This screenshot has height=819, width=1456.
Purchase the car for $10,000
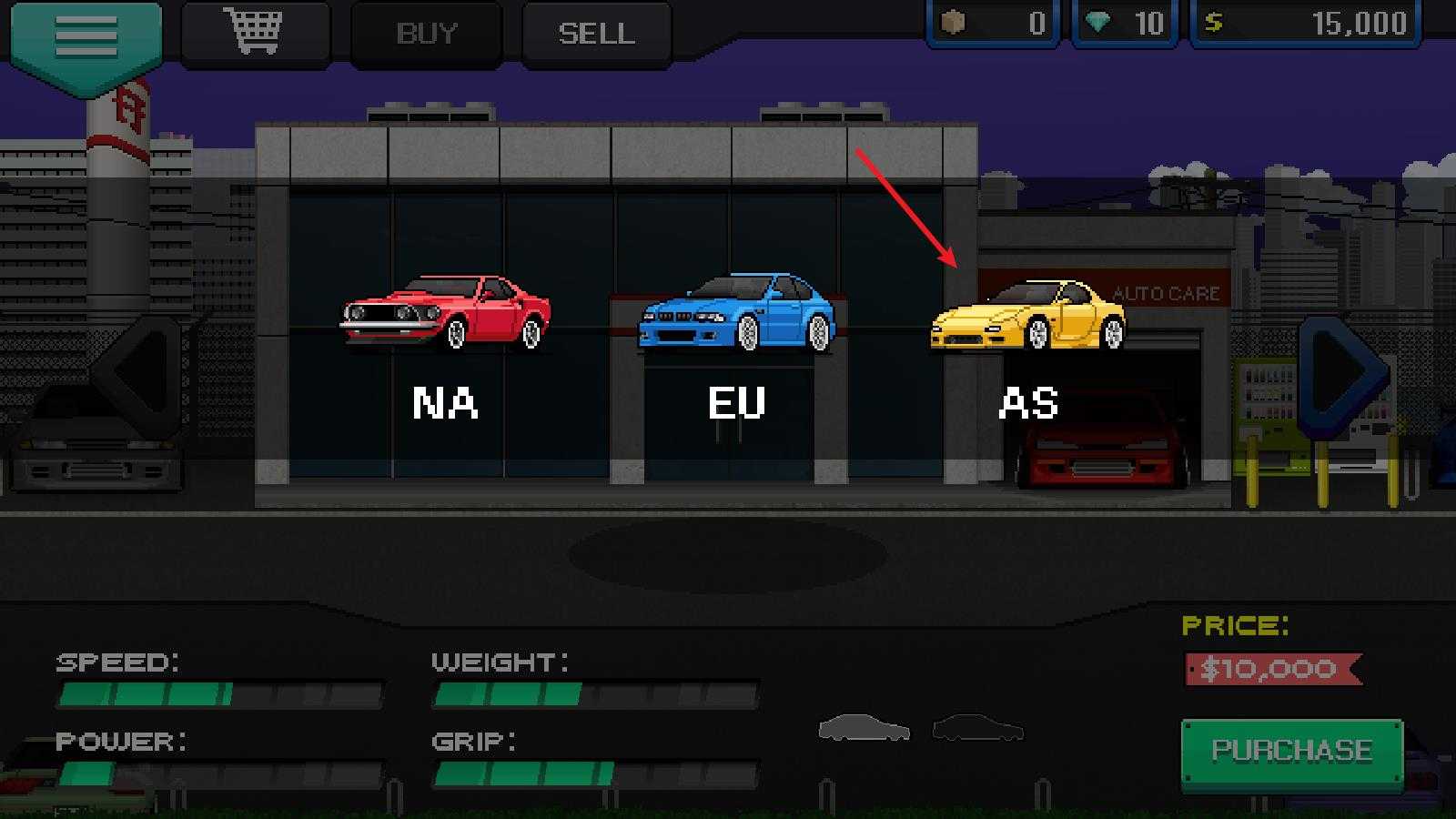(x=1291, y=751)
